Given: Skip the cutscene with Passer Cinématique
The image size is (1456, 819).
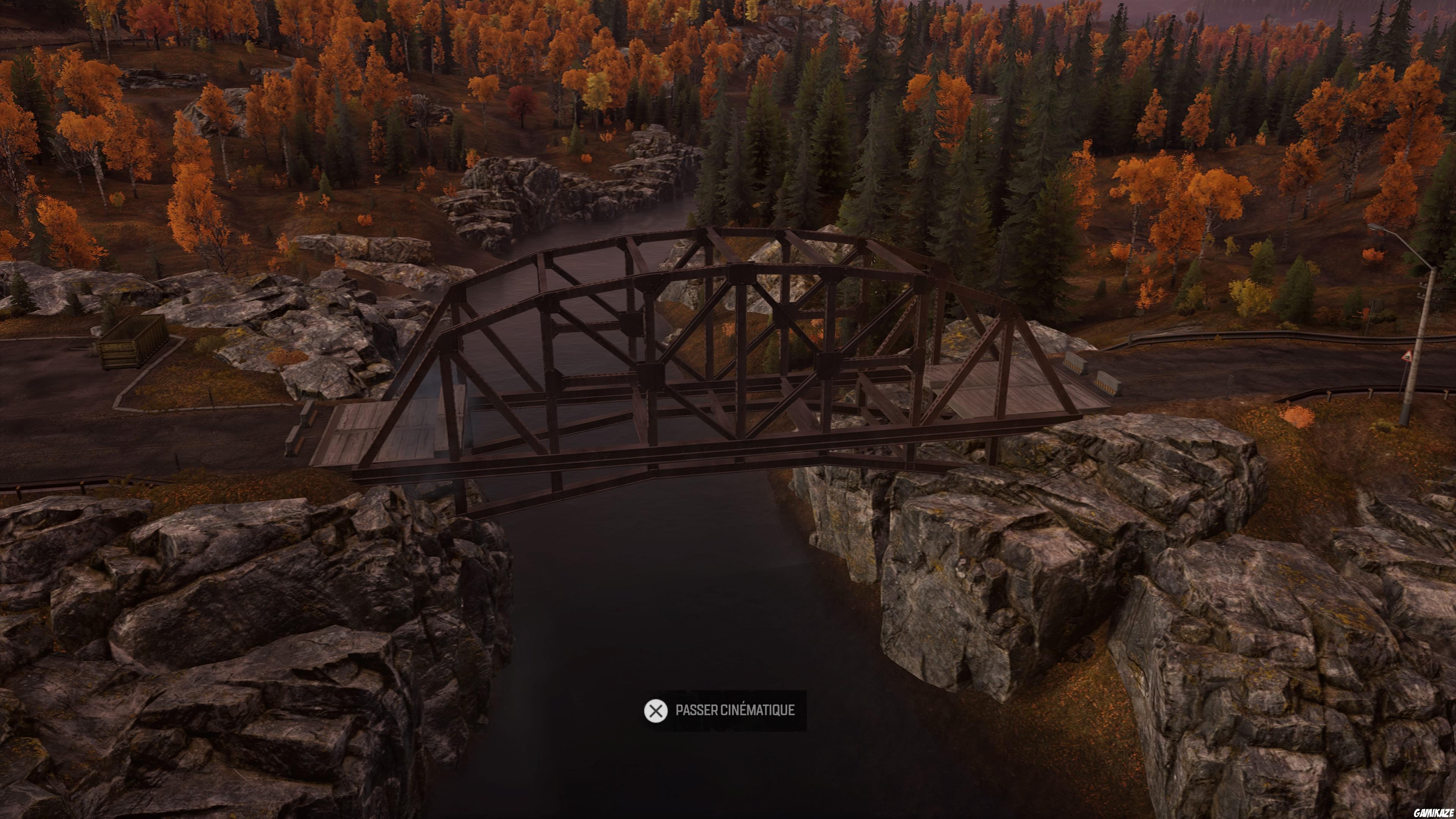Looking at the screenshot, I should [725, 711].
